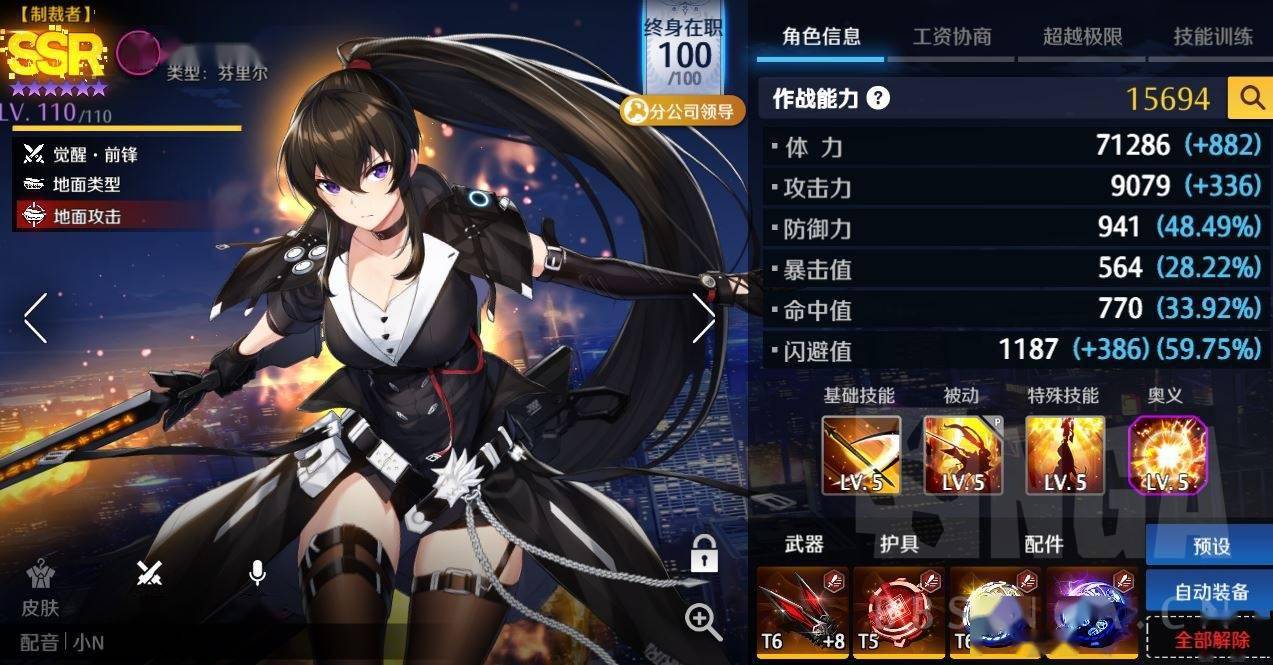Click the 预设 preset button

(x=1209, y=546)
